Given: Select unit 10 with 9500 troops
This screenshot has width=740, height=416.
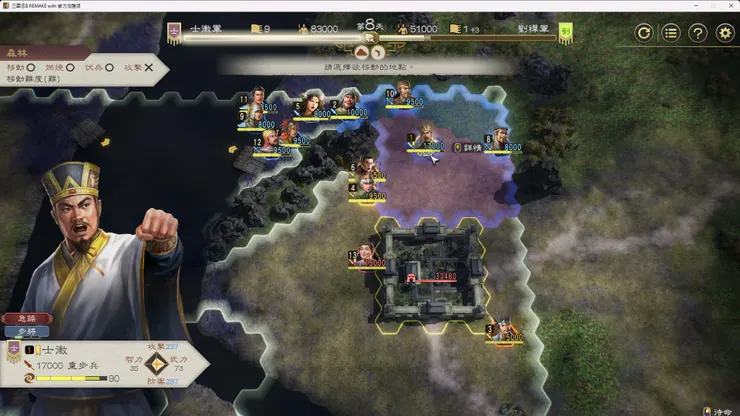Looking at the screenshot, I should 403,94.
